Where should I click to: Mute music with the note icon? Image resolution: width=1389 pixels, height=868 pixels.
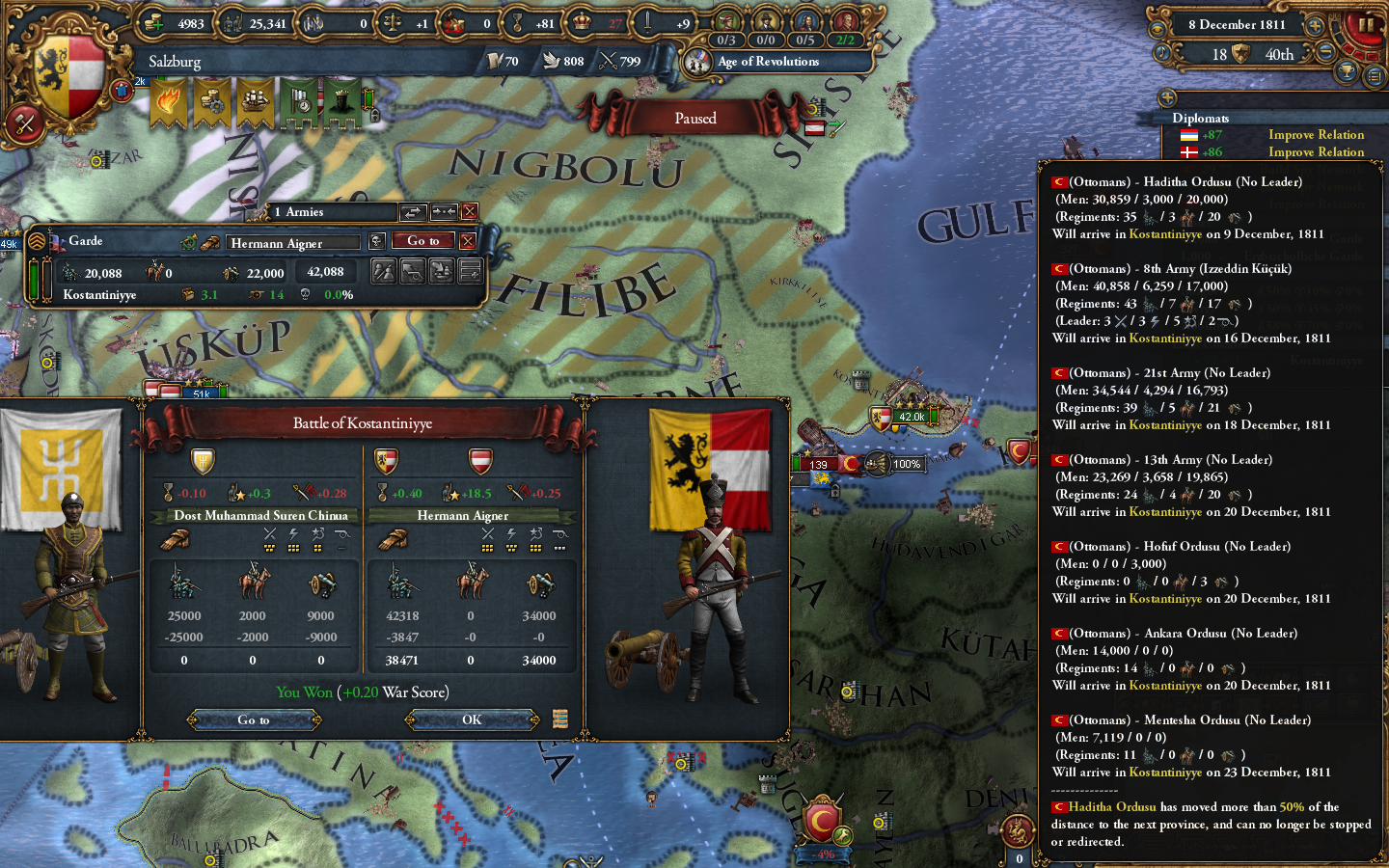(1162, 50)
